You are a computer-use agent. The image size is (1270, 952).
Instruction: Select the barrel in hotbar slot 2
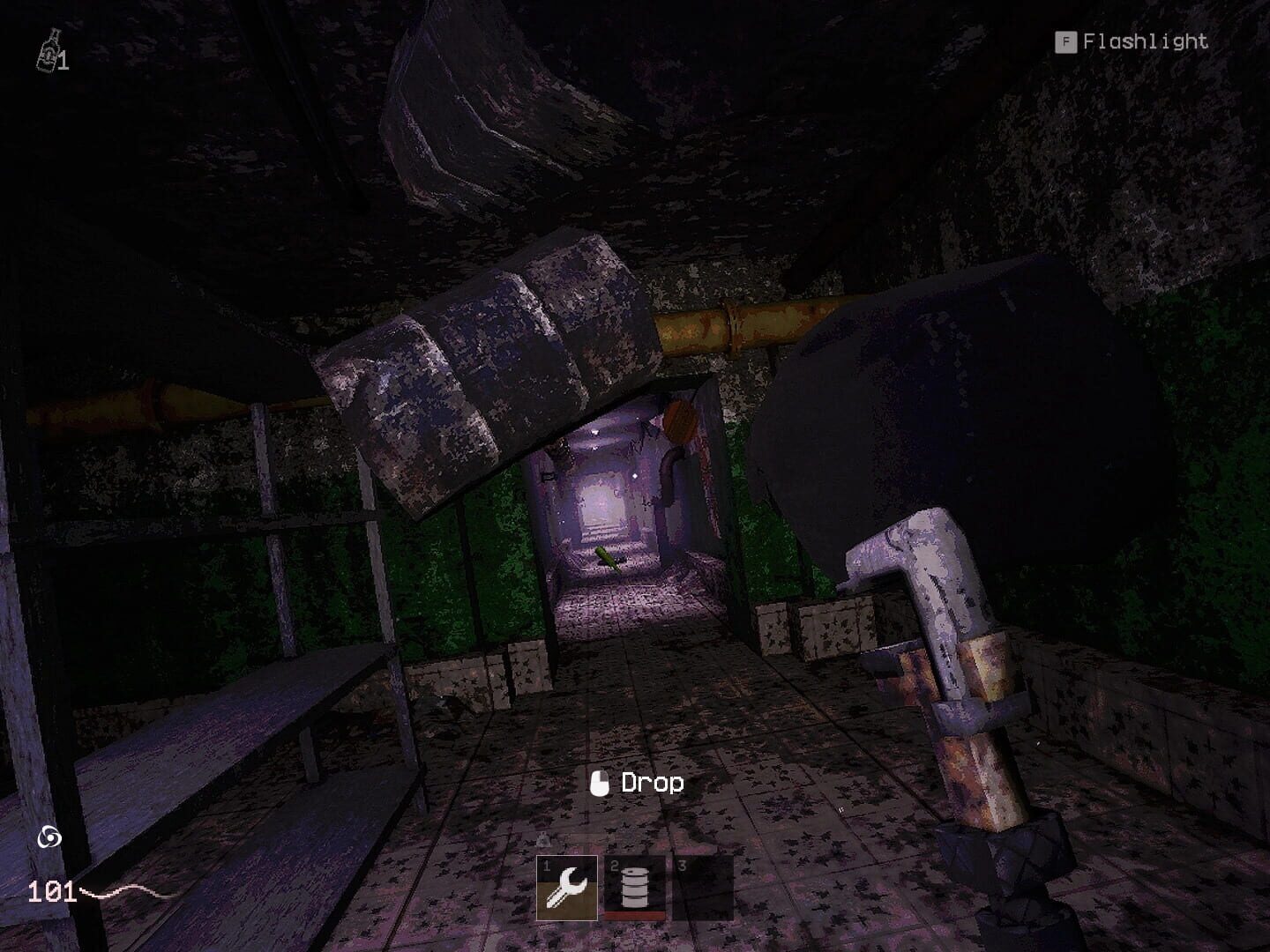(635, 886)
